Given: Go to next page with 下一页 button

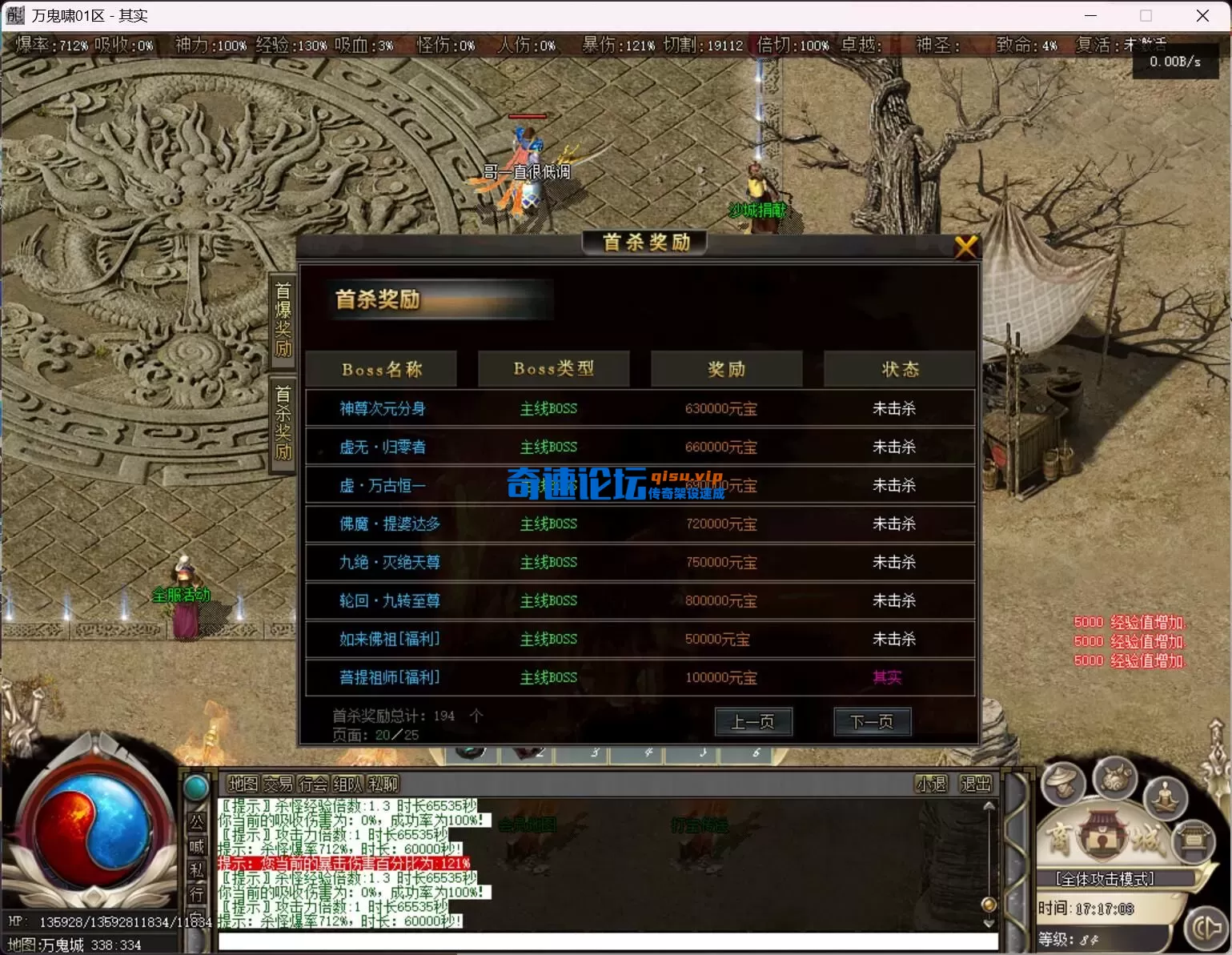Looking at the screenshot, I should point(872,721).
